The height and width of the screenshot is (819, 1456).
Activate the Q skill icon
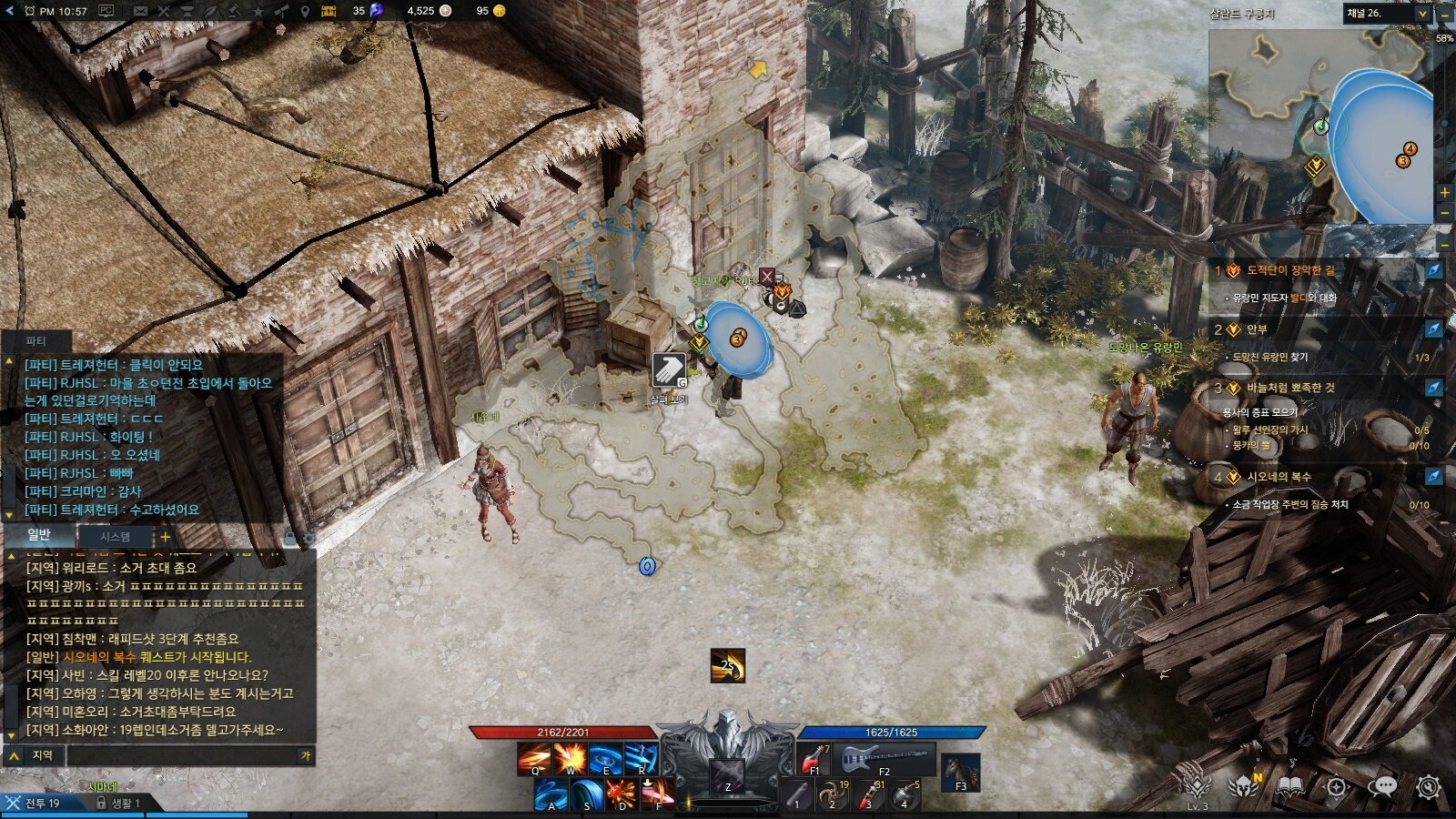click(x=534, y=760)
